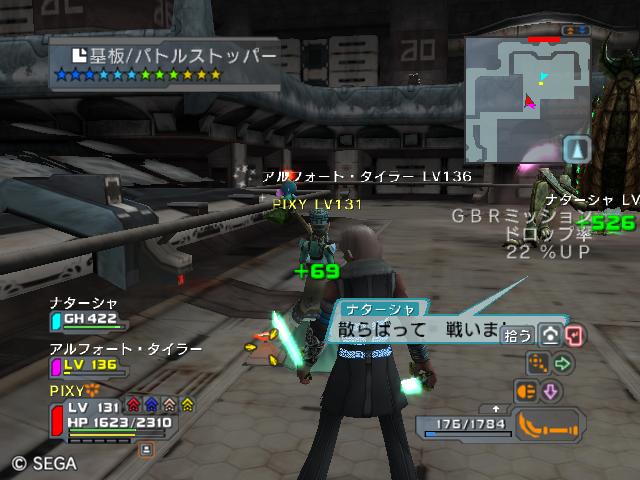Activate the purple down-arrow action icon
Screen dimensions: 640x480
[x=550, y=391]
